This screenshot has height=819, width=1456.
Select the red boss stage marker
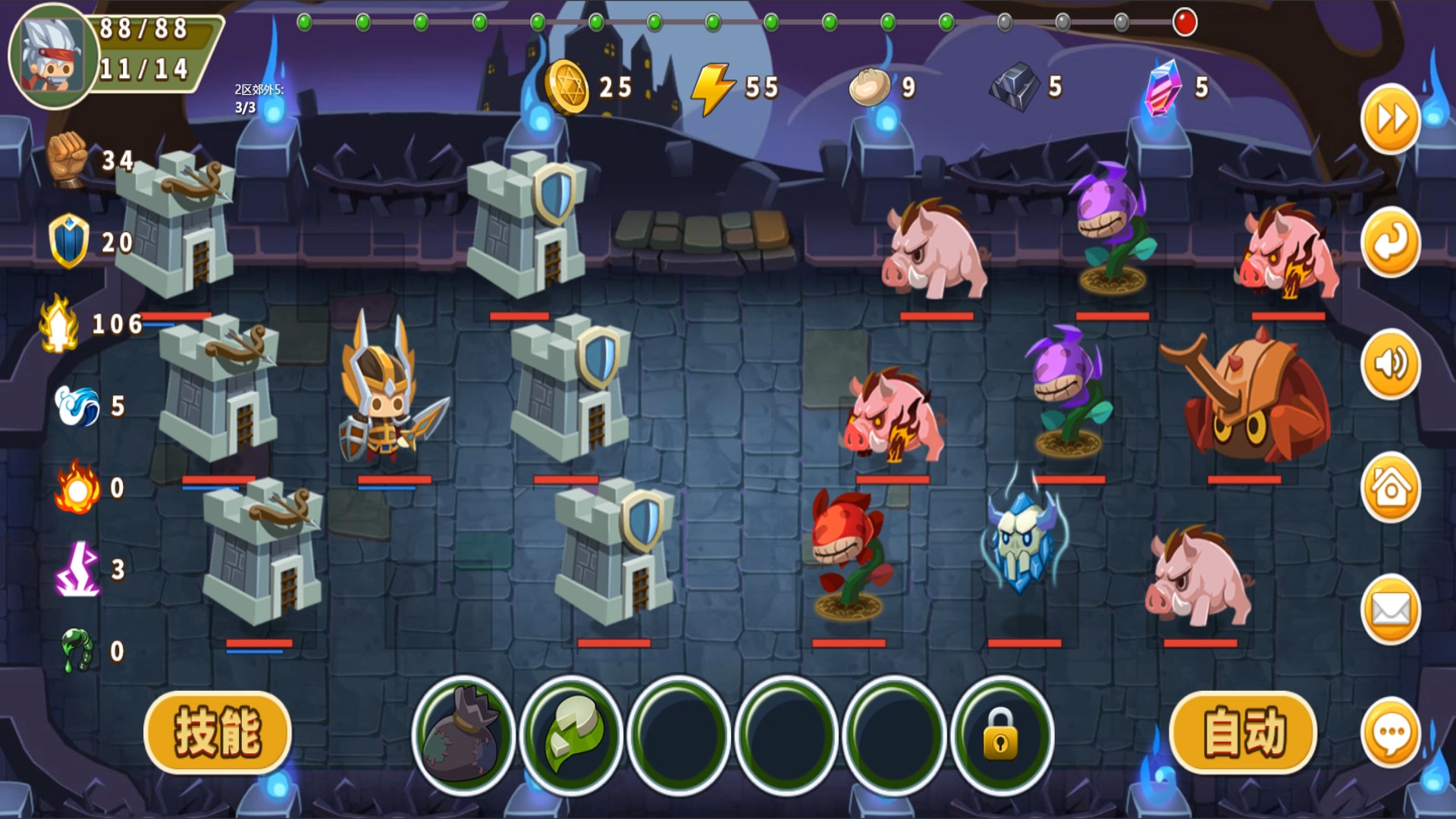pos(1185,22)
